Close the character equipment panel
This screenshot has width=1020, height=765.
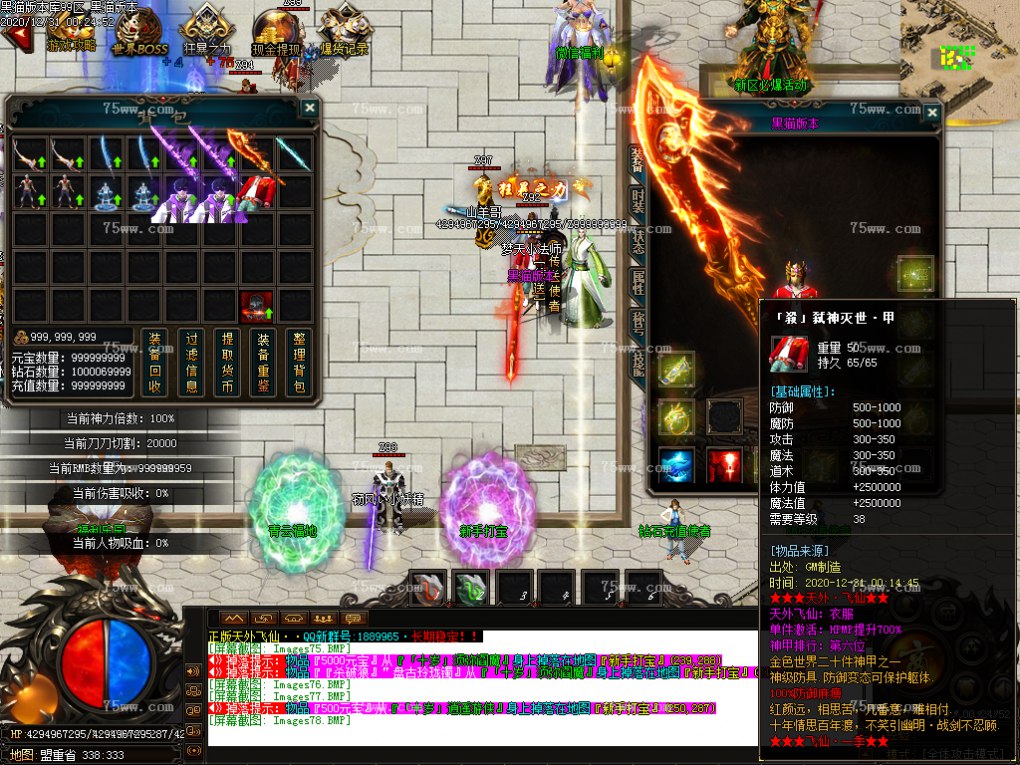931,113
